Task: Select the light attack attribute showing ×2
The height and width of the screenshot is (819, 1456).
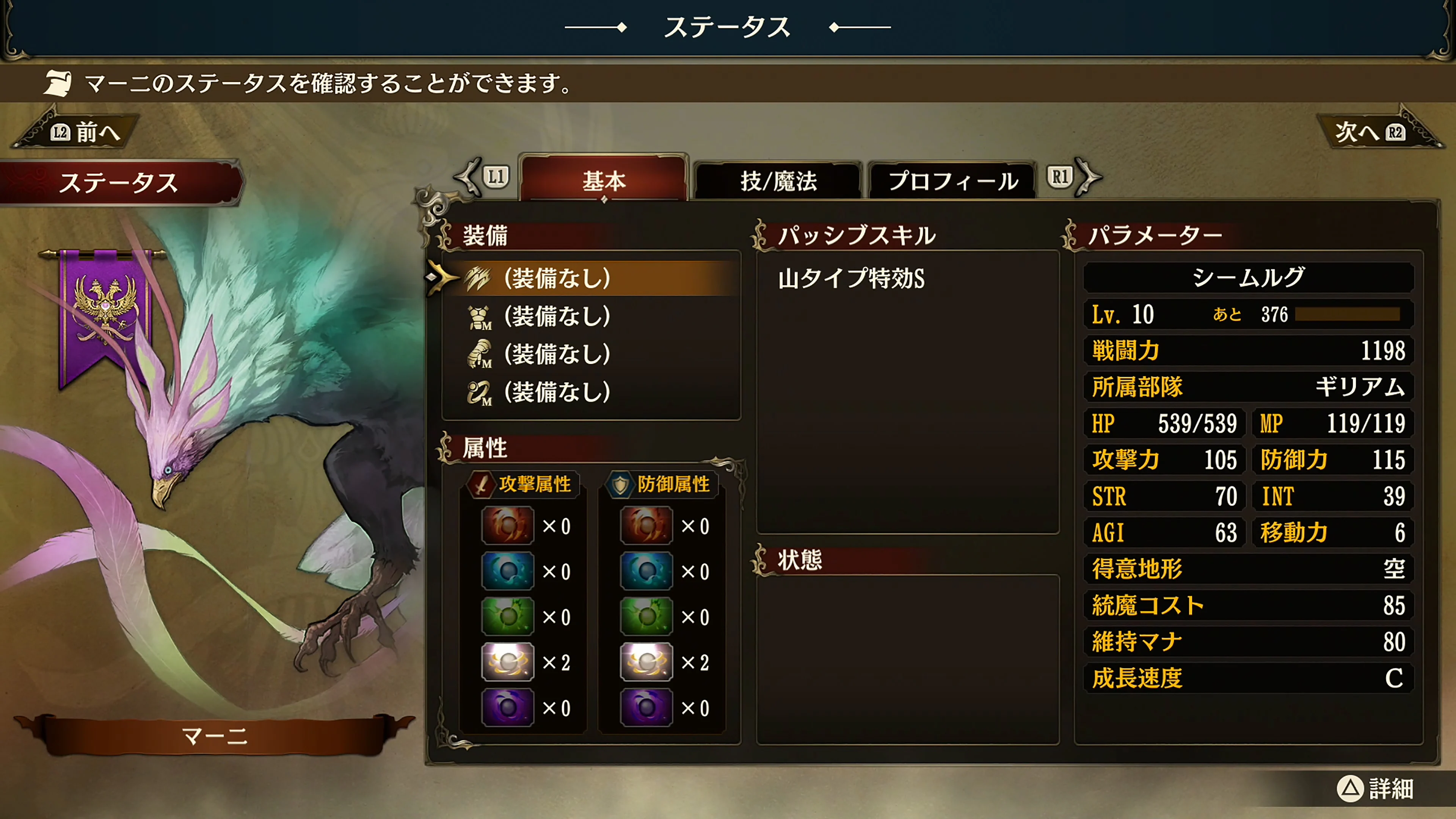Action: 508,661
